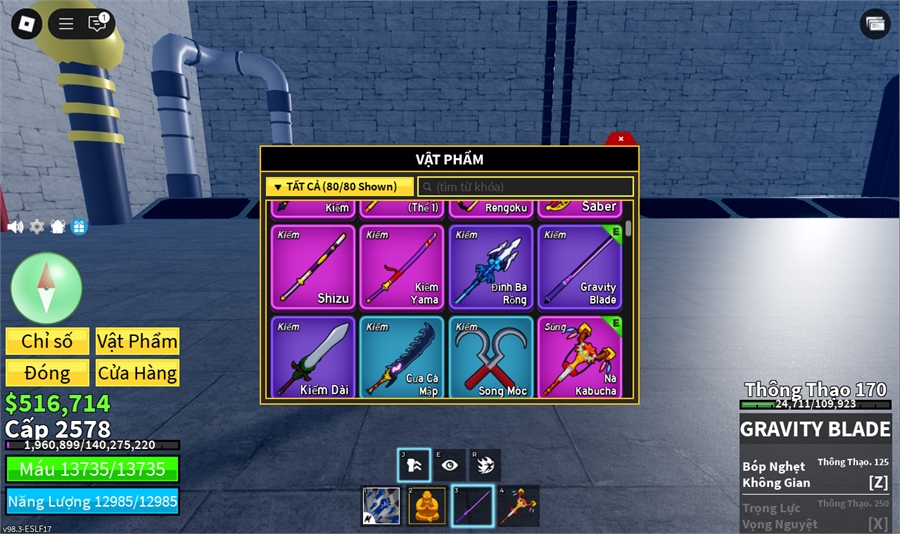This screenshot has height=534, width=900.
Task: Open the TẤT CẢ item filter dropdown
Action: [340, 187]
